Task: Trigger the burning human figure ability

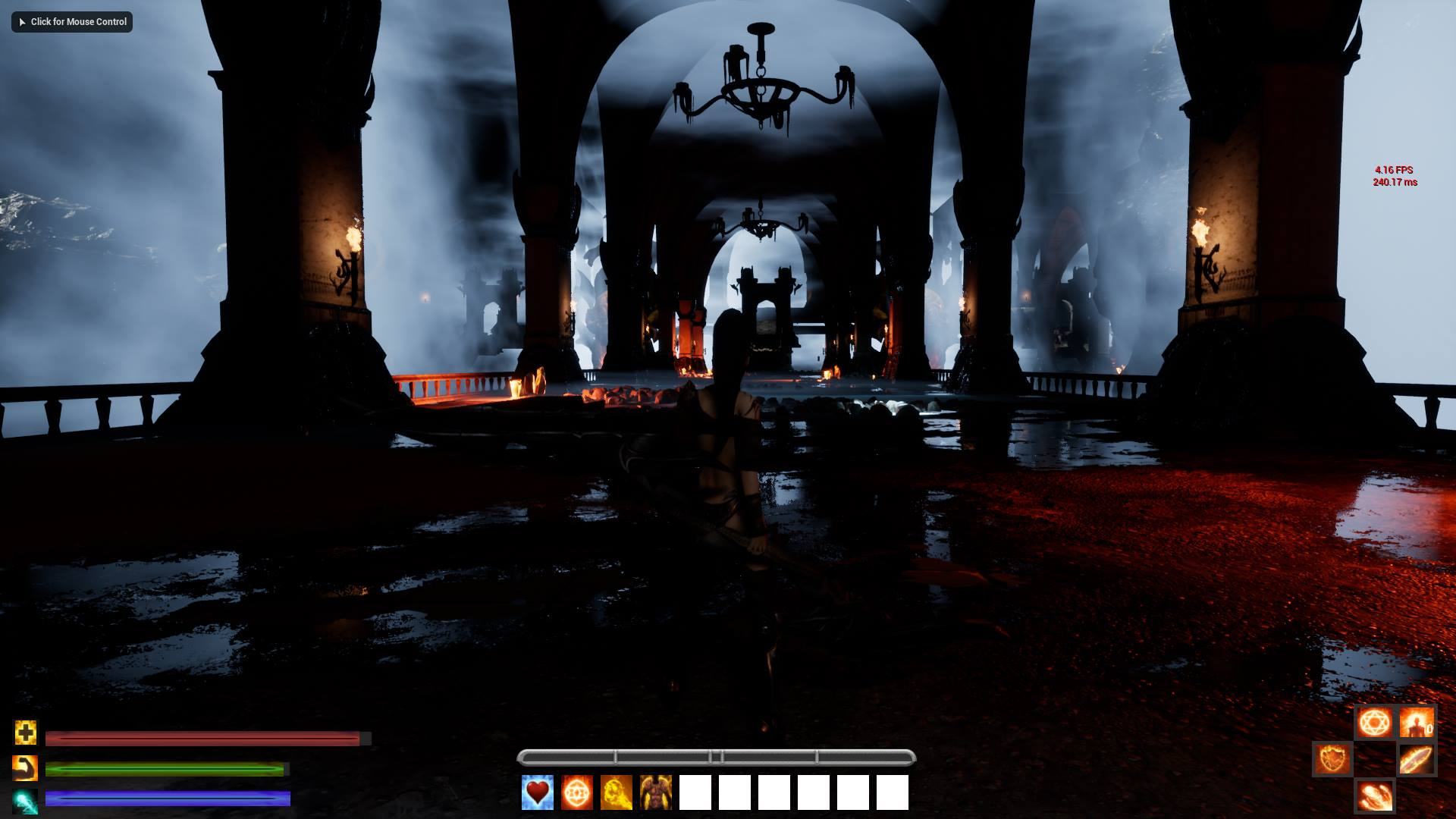Action: [x=1416, y=724]
